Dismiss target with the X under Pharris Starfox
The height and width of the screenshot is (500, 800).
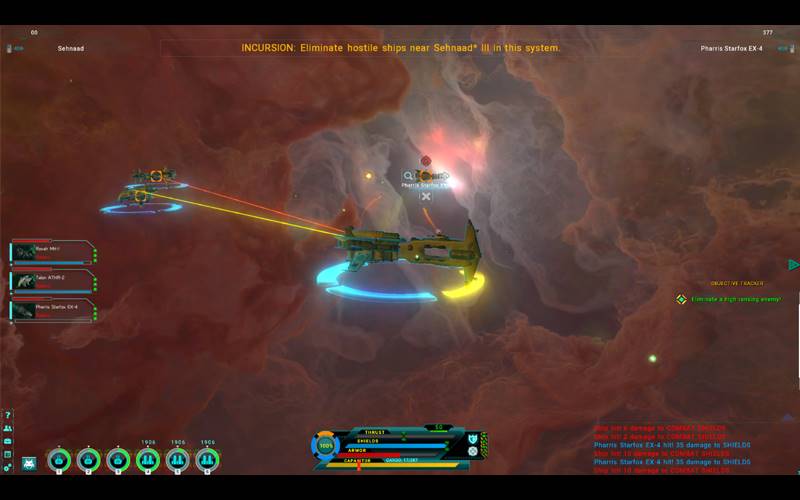pyautogui.click(x=426, y=197)
